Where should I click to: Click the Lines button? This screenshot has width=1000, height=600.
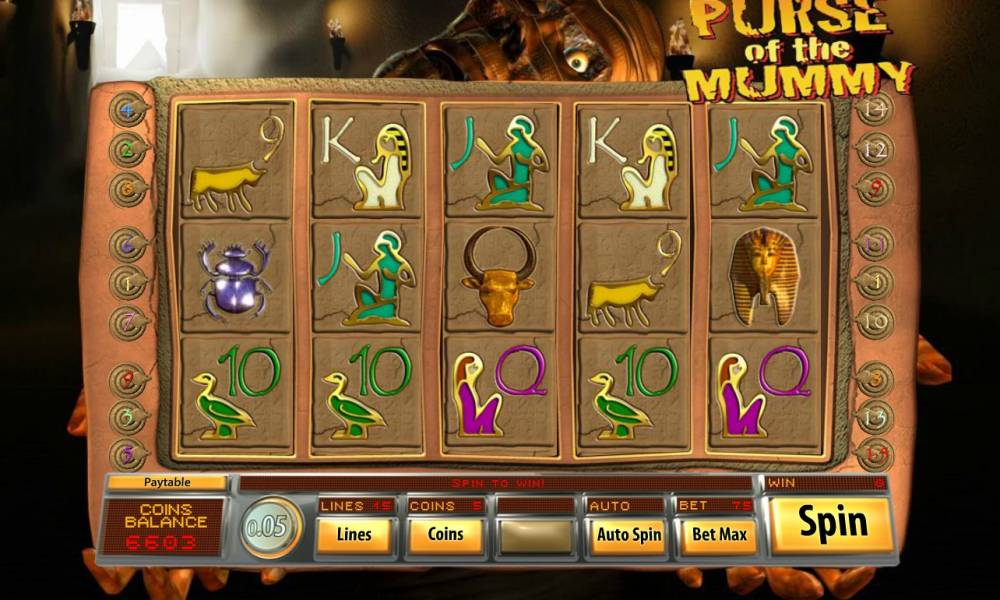(354, 535)
